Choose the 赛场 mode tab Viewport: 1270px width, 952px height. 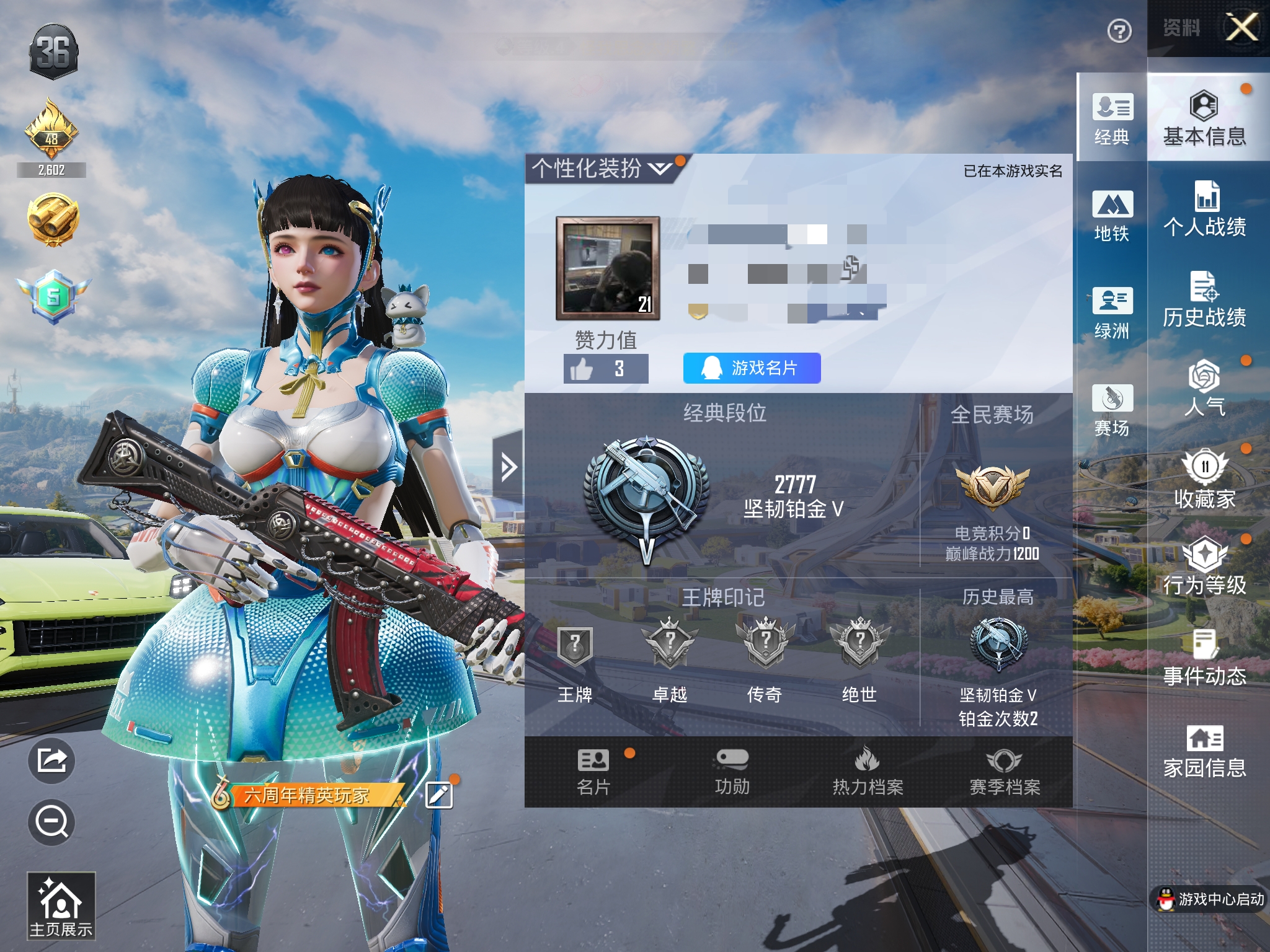1112,410
